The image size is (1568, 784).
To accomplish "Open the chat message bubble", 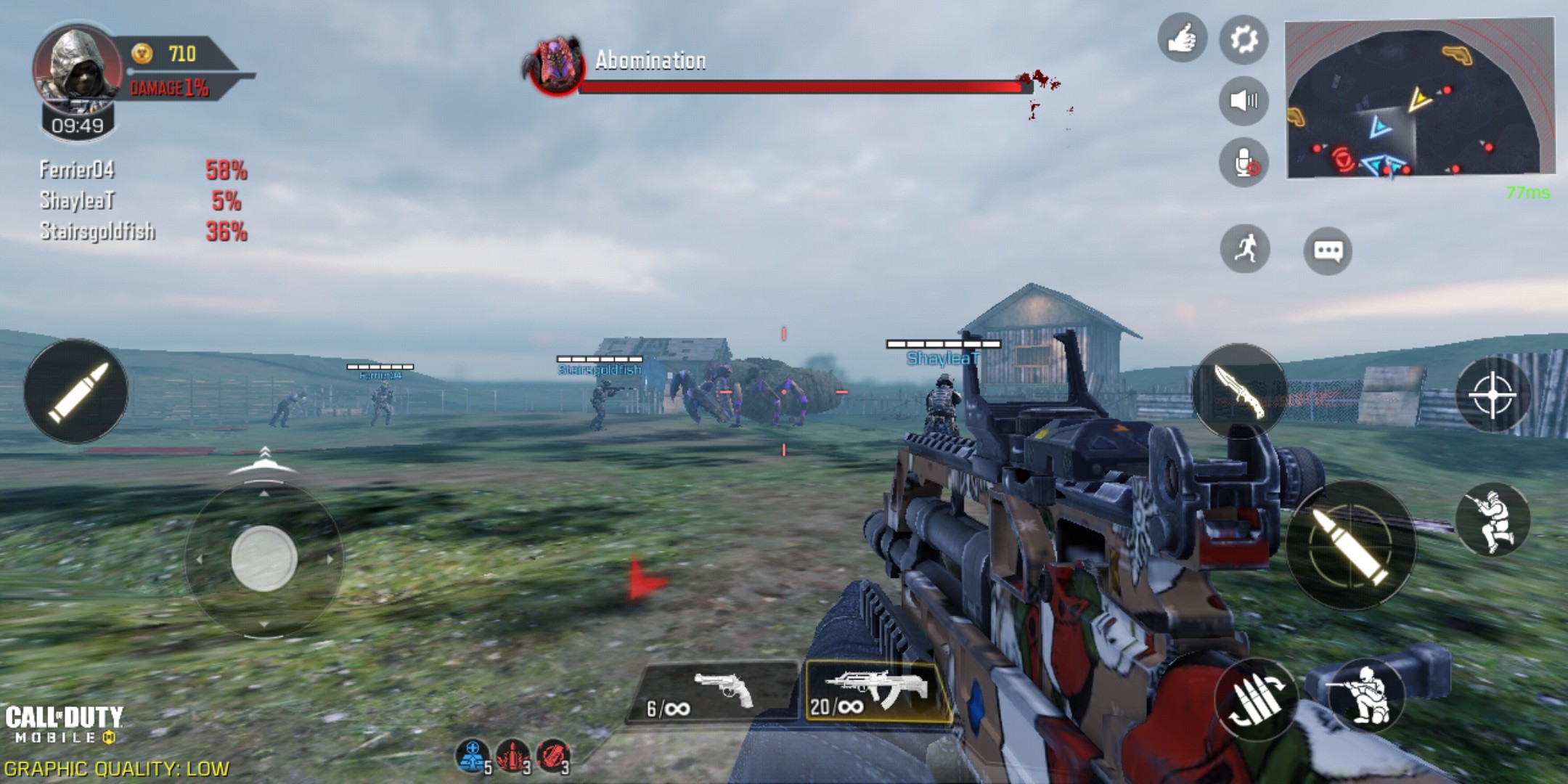I will pos(1328,251).
